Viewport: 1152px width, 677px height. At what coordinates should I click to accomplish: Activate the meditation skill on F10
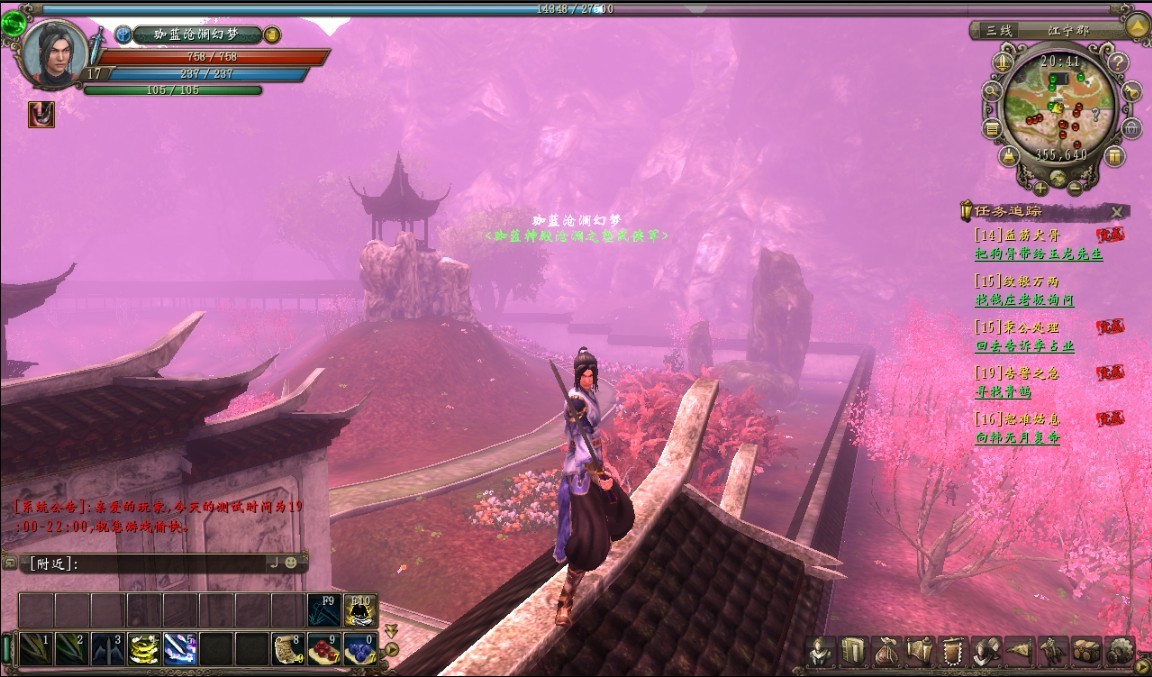click(x=360, y=609)
